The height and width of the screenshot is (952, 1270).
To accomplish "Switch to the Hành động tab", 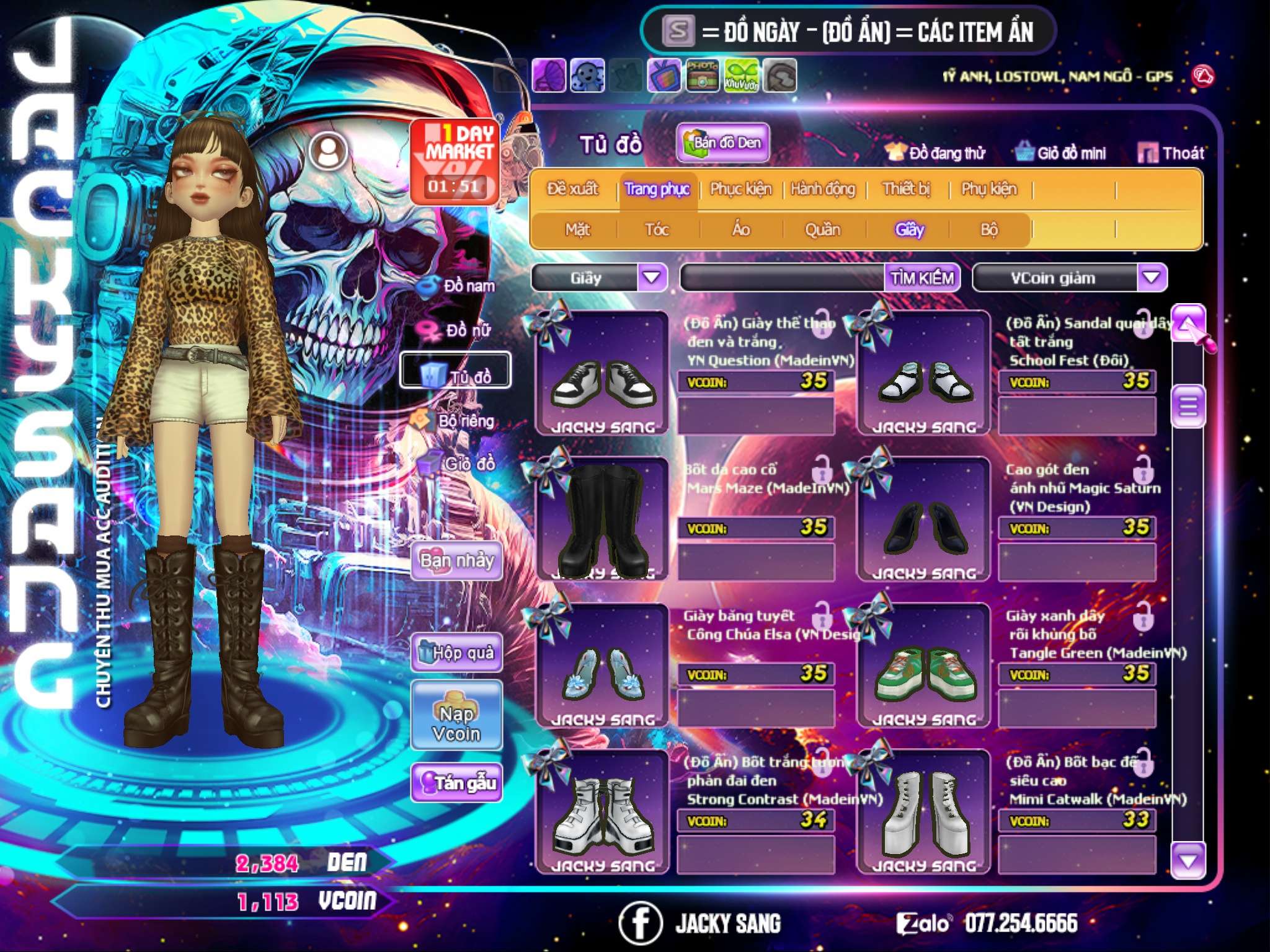I will click(823, 189).
